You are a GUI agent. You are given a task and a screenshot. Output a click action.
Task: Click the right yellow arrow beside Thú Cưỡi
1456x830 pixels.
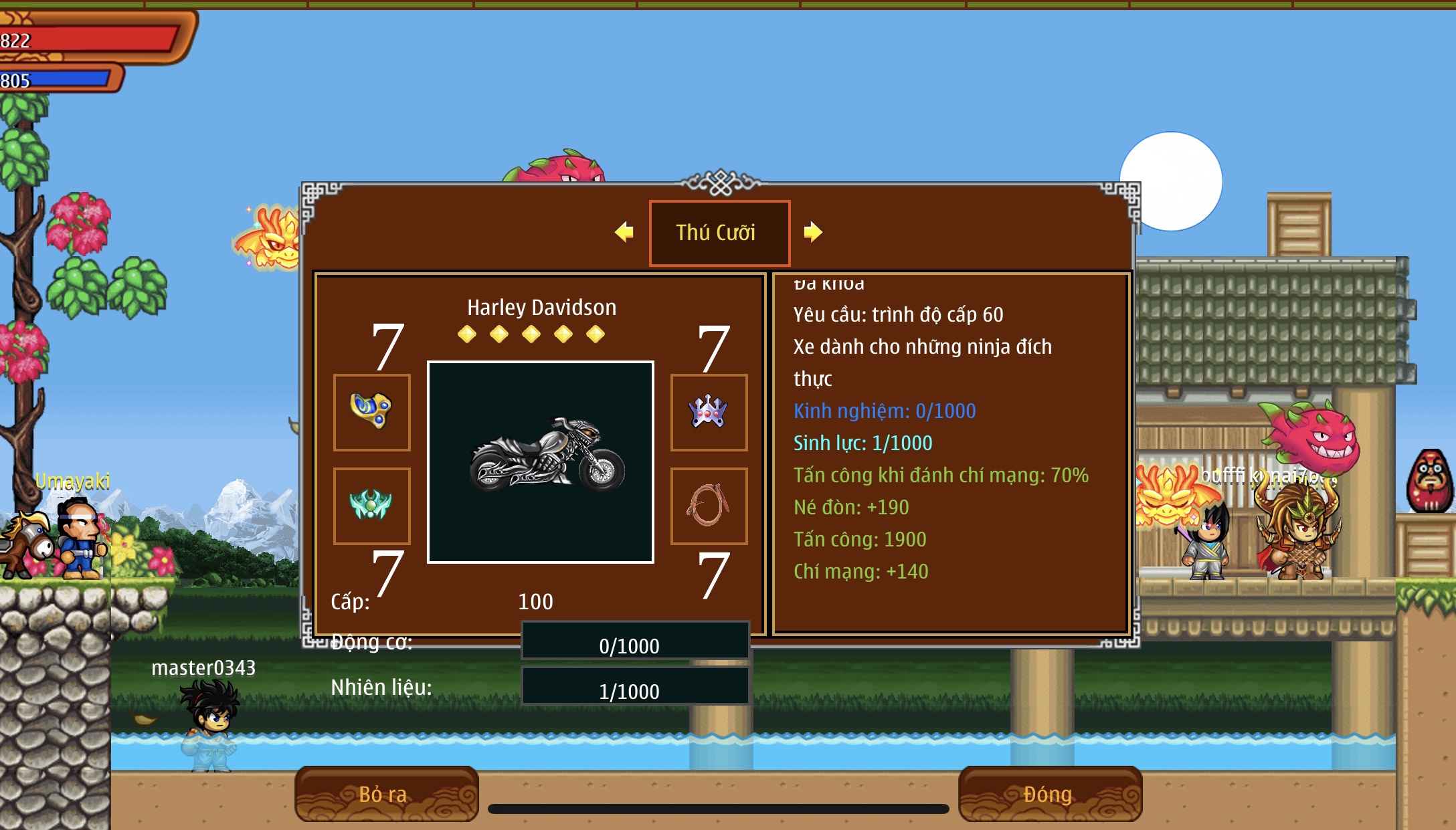(x=812, y=232)
